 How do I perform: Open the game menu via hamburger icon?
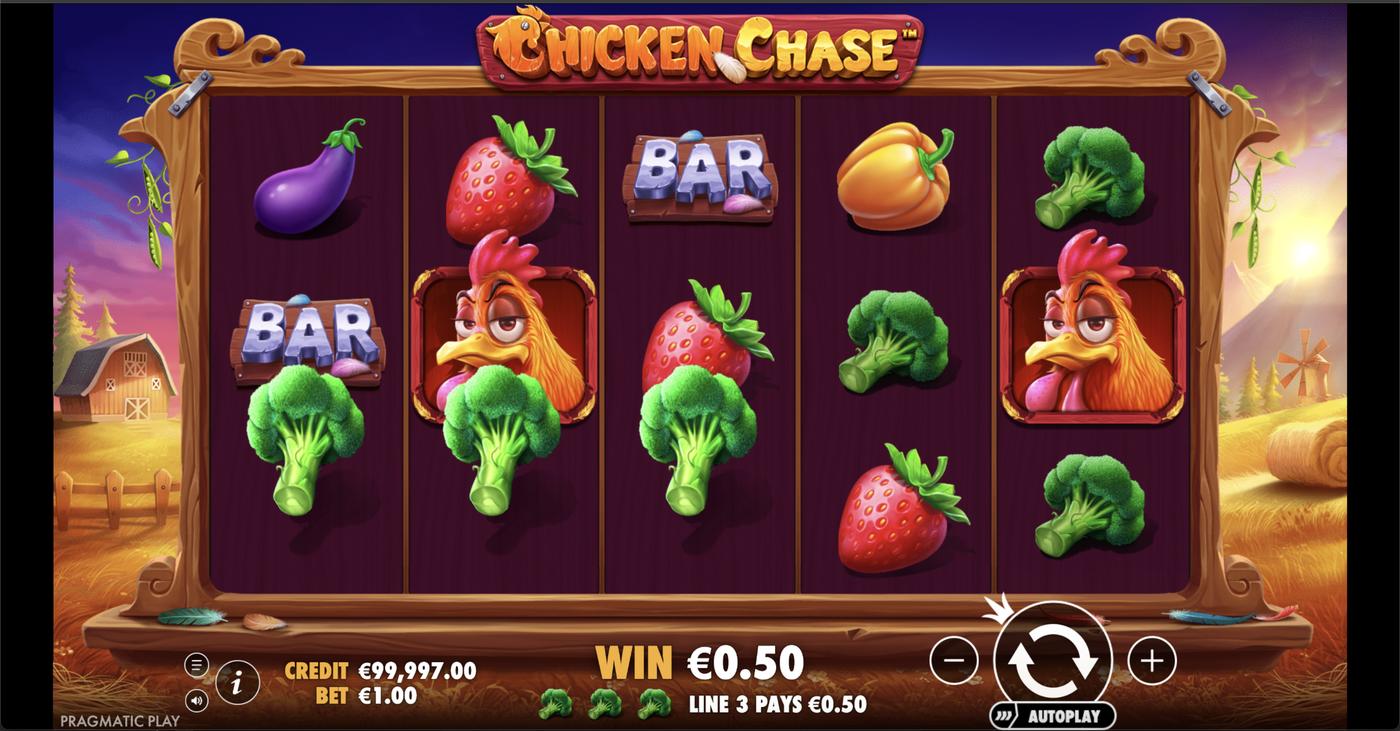198,662
